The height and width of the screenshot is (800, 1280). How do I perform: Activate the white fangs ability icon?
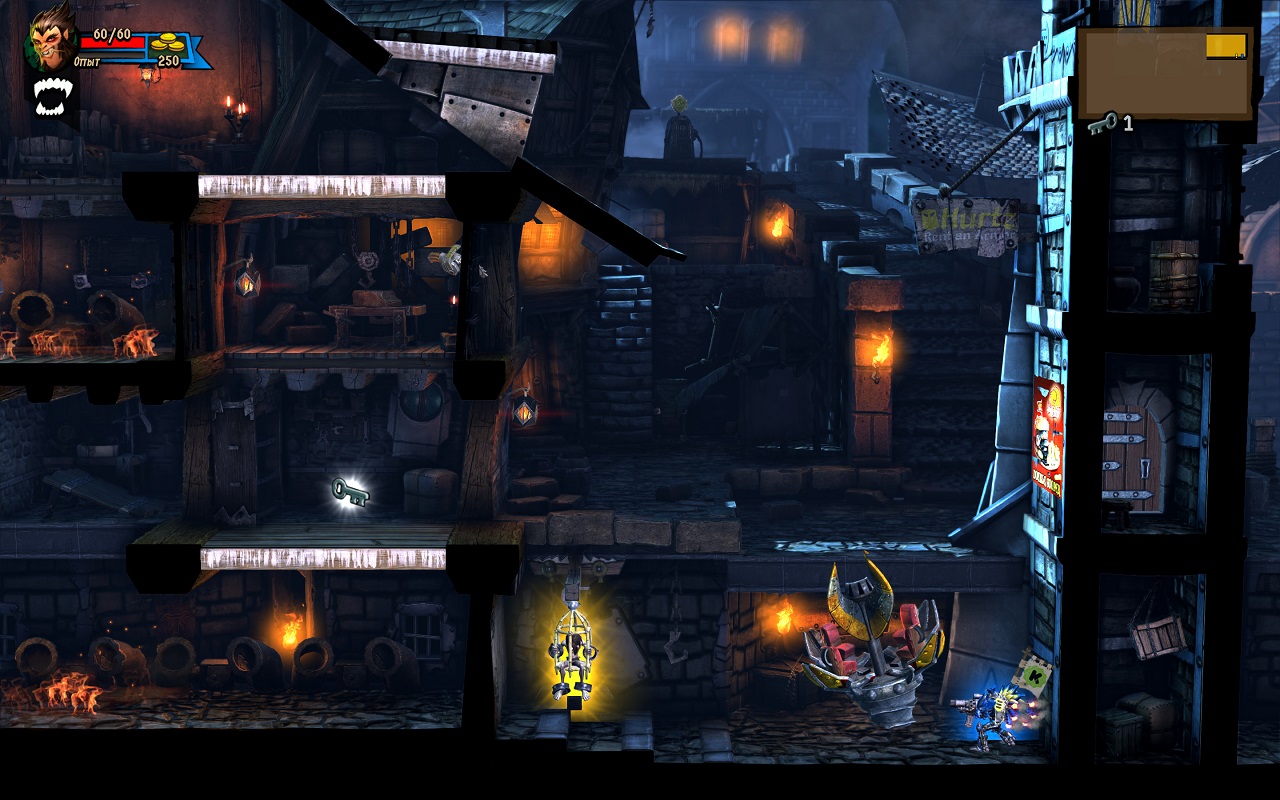click(x=51, y=97)
